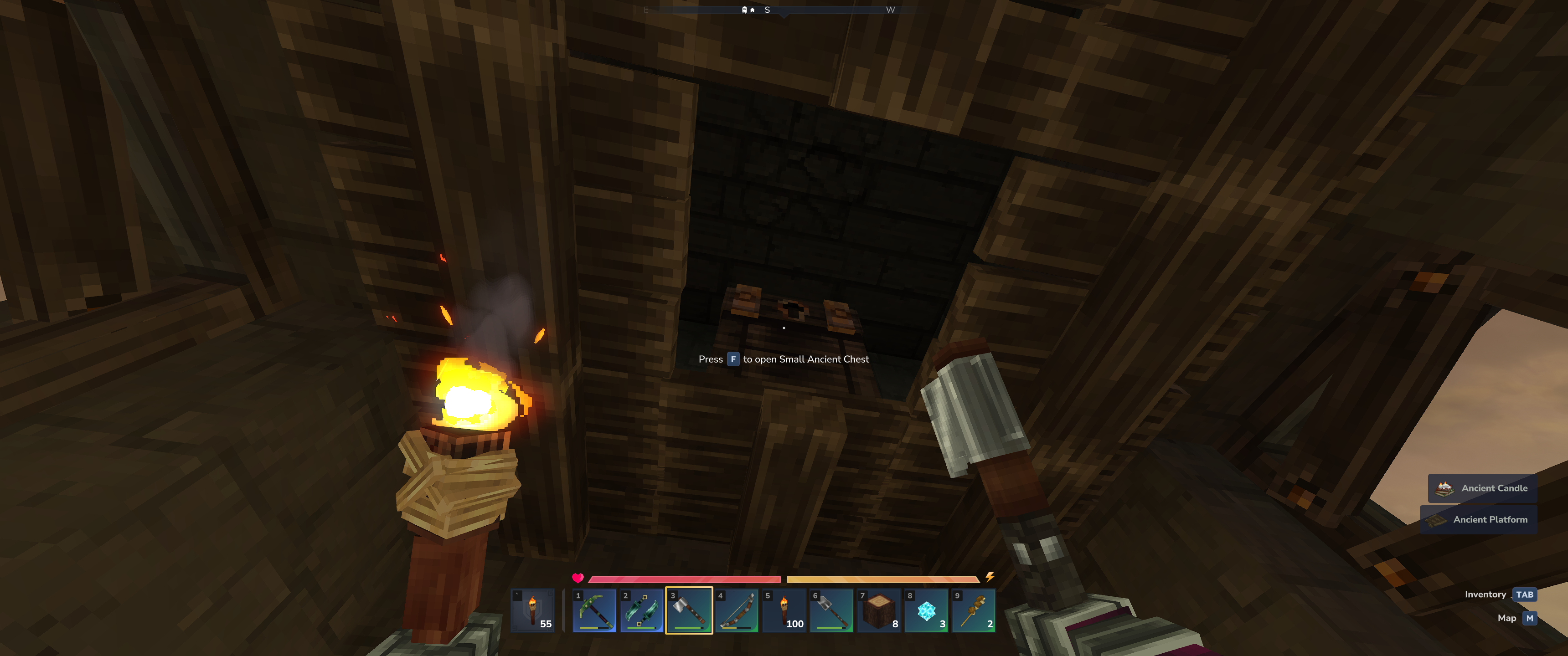Choose the cyan crystal stack of 3
The width and height of the screenshot is (1568, 656).
(x=926, y=610)
